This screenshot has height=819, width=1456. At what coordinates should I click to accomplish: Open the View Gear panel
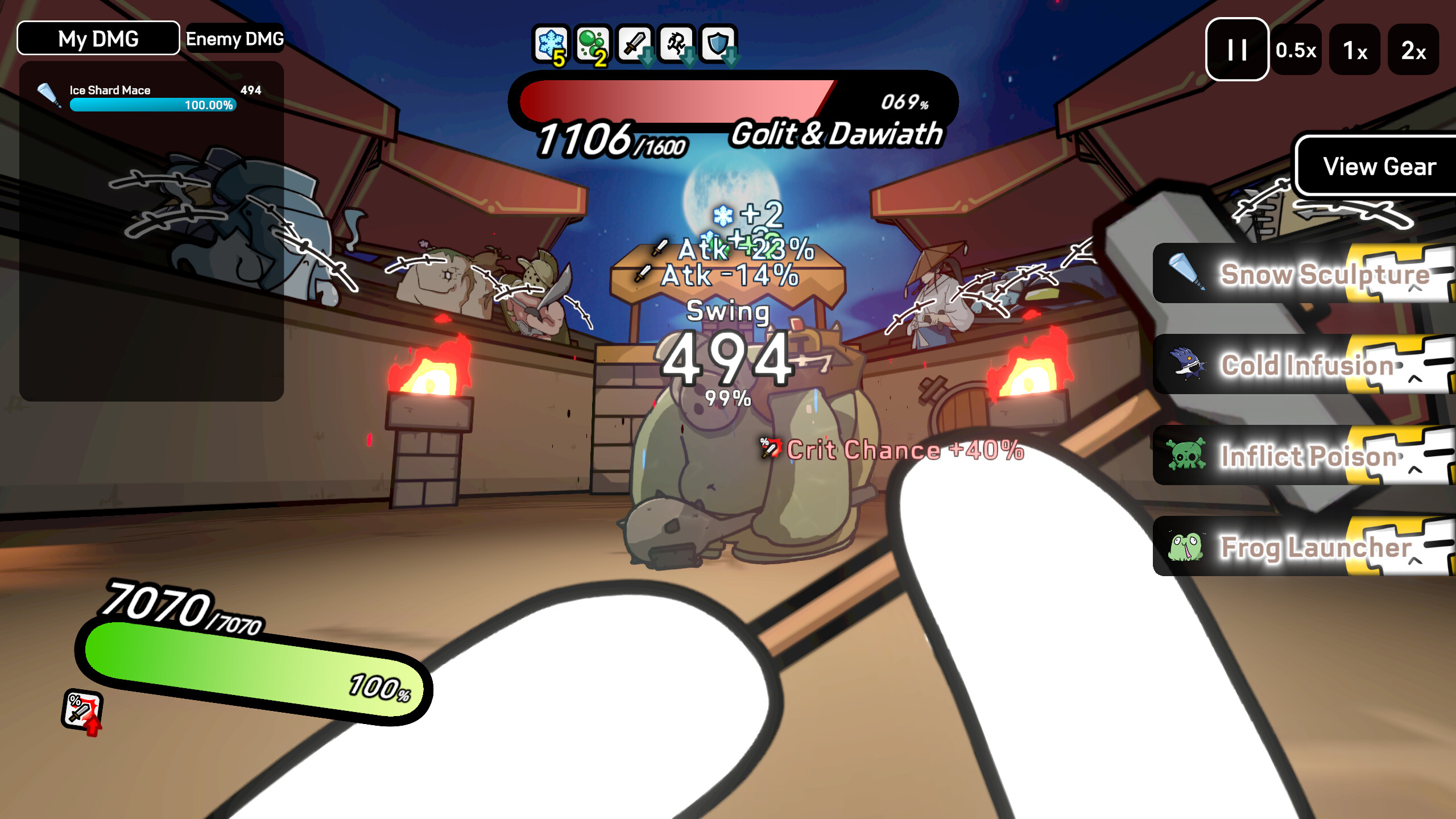pyautogui.click(x=1375, y=167)
